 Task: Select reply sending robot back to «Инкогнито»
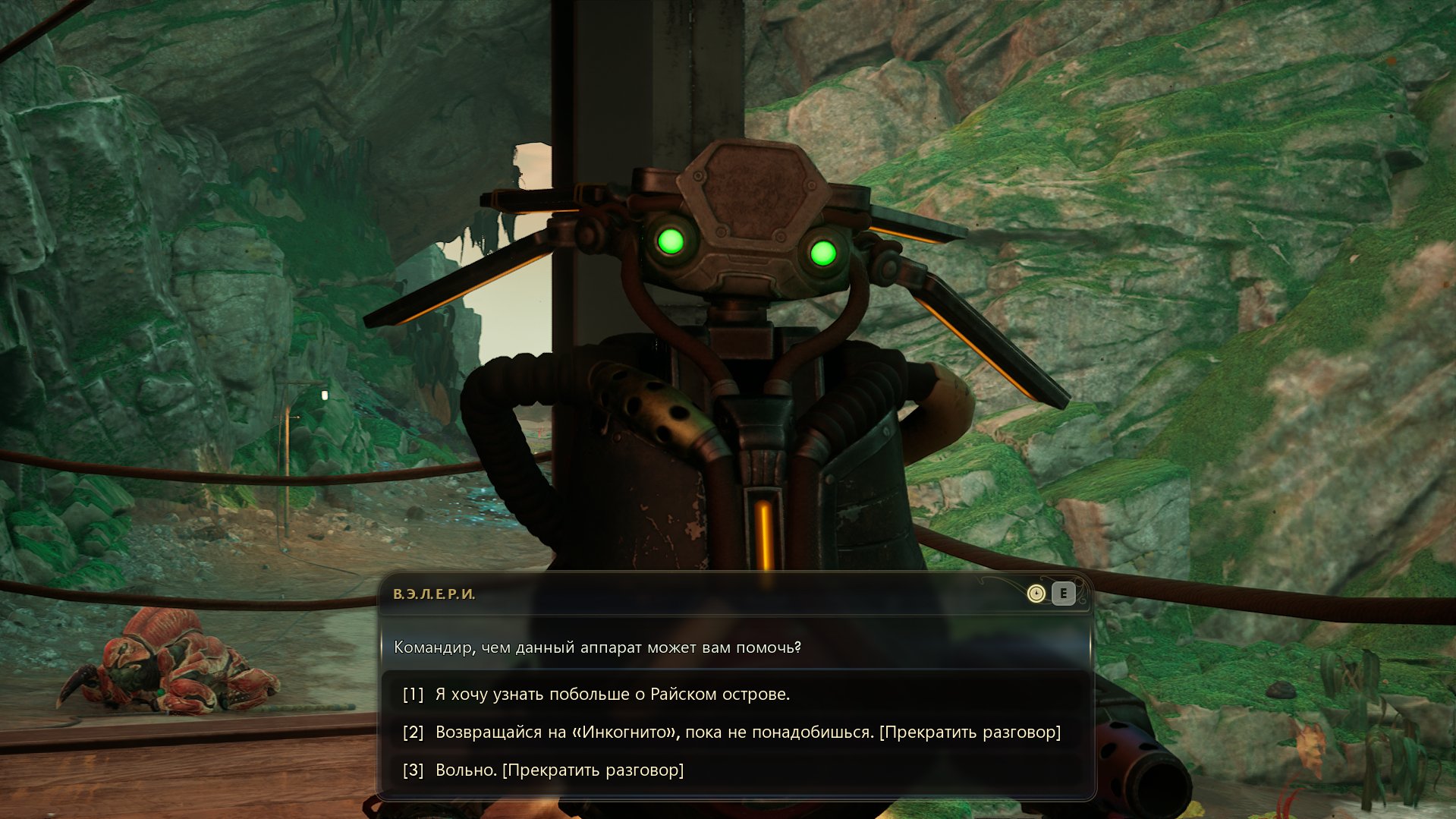(747, 732)
